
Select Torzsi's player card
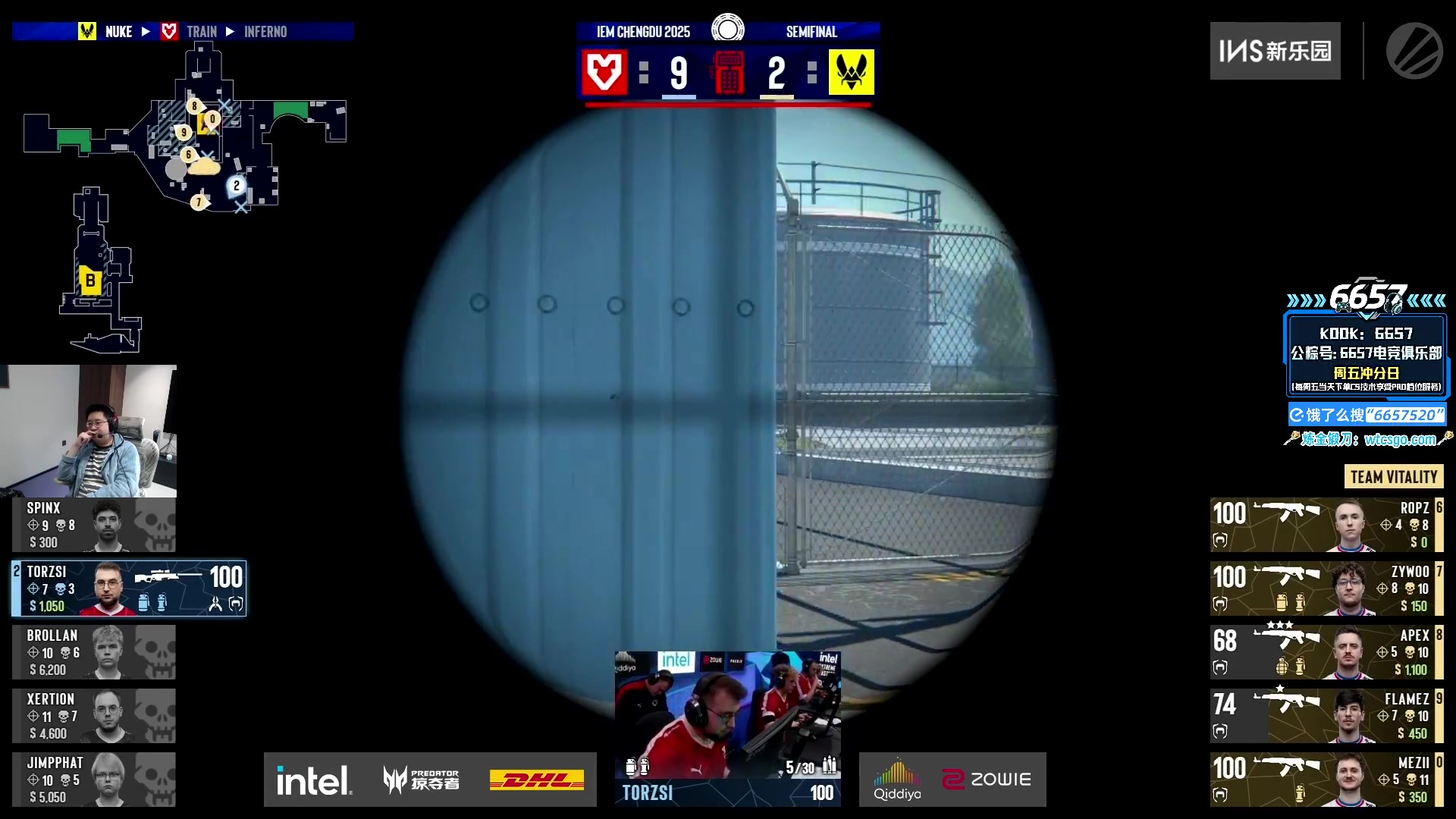[x=129, y=588]
